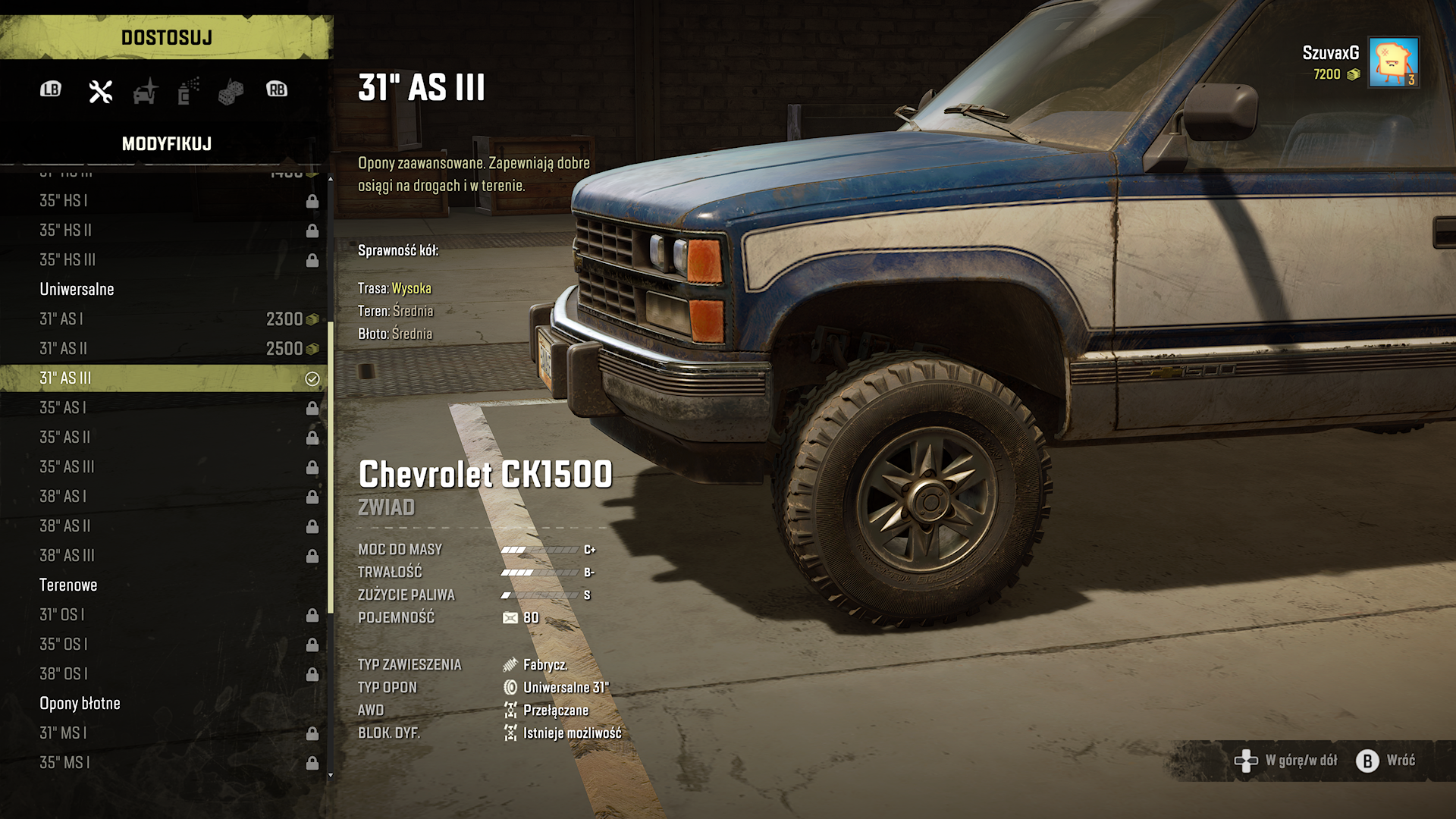The width and height of the screenshot is (1456, 819).
Task: Open the wrench-and-screwdriver modify tab
Action: (100, 91)
